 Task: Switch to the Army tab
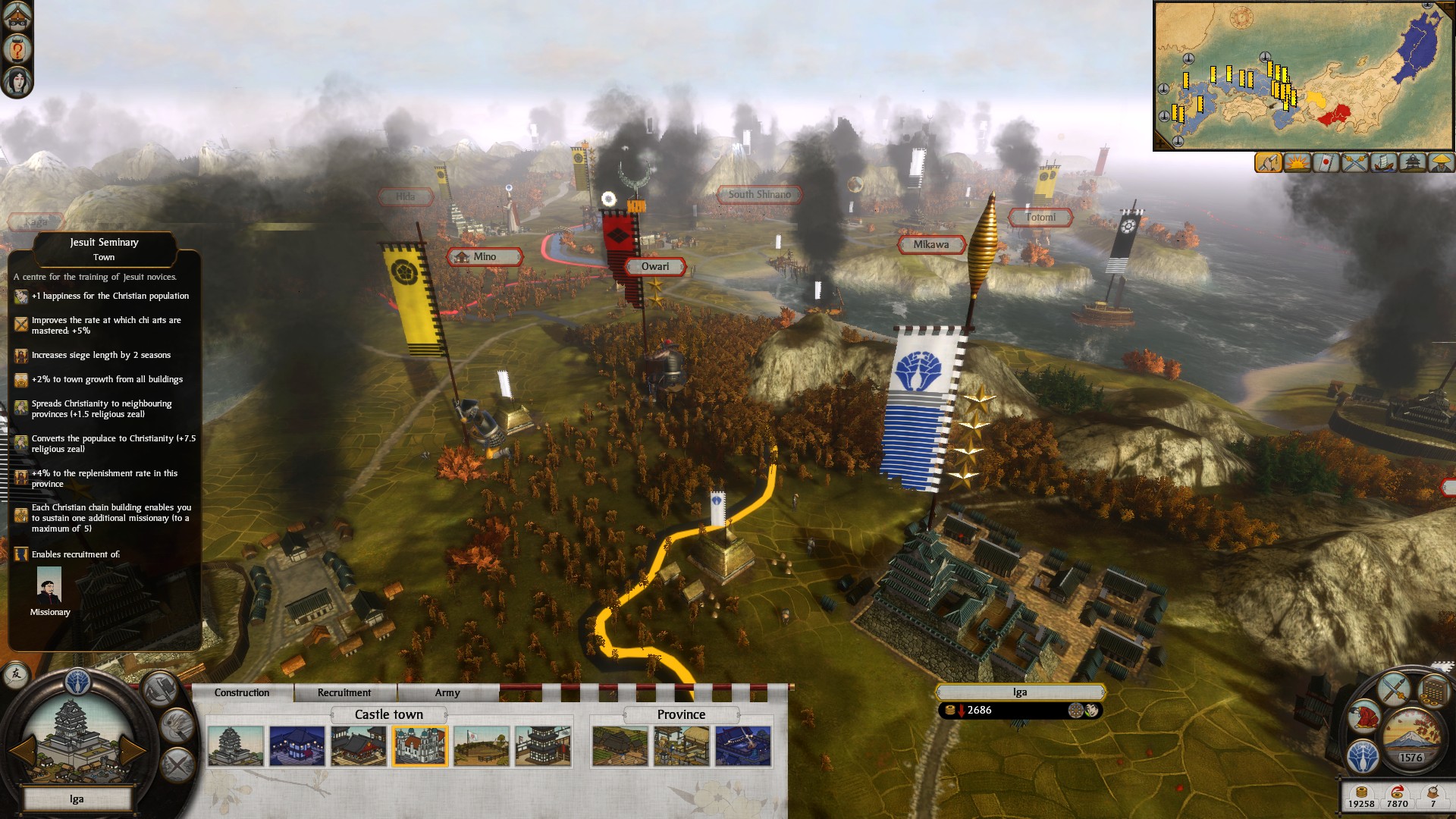(x=447, y=692)
